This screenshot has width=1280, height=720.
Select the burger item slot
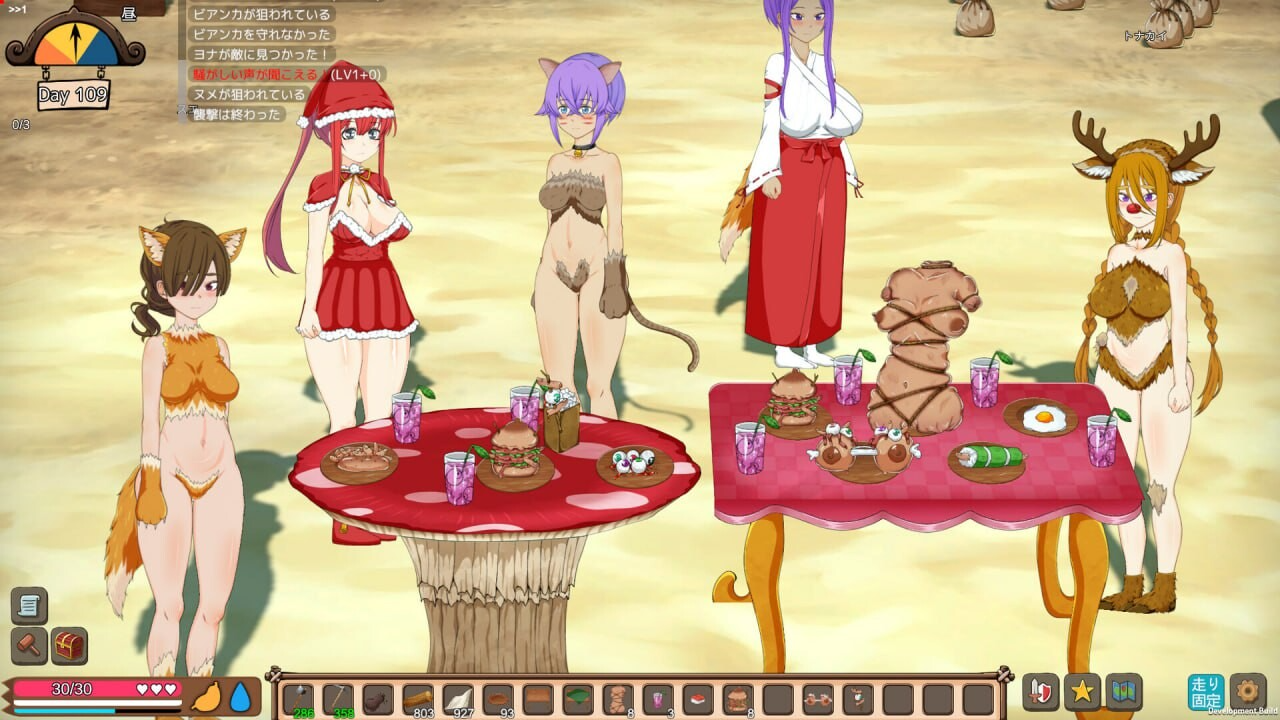pos(738,698)
